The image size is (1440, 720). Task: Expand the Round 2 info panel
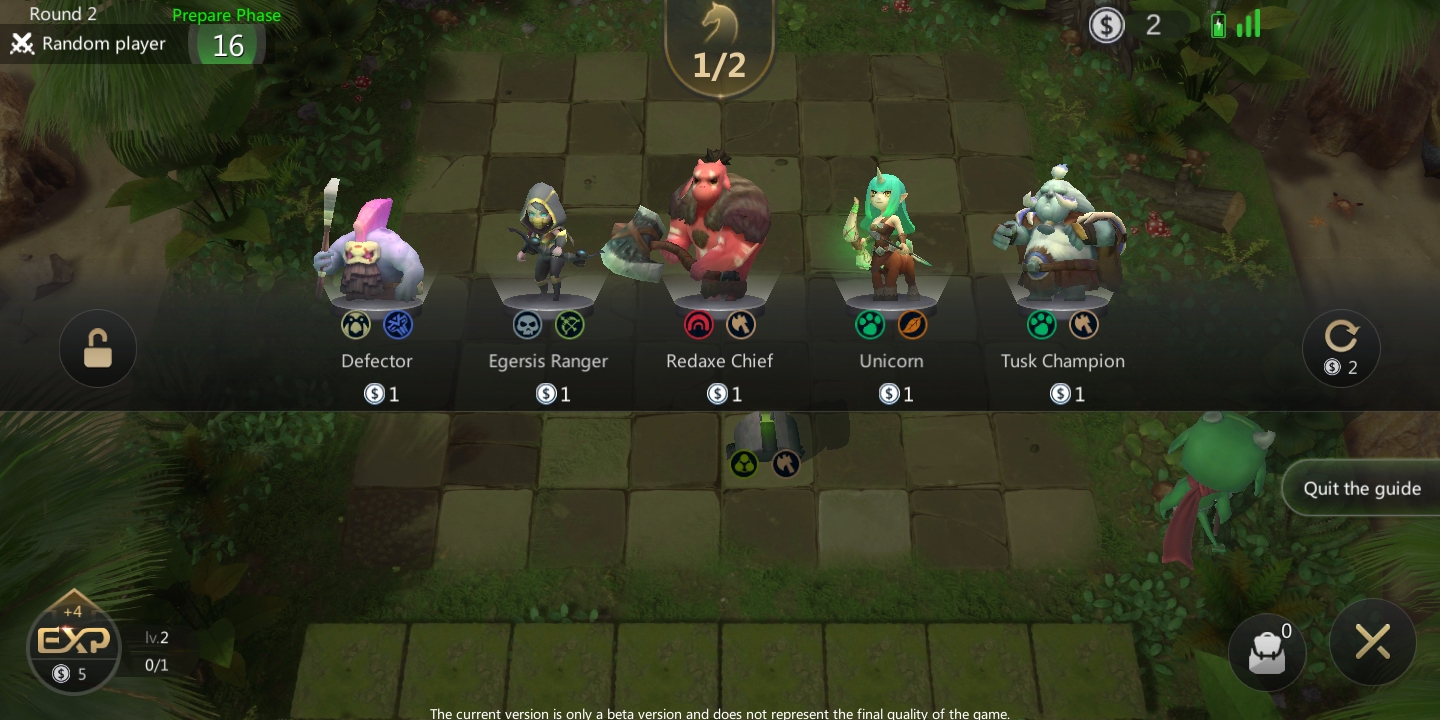[x=63, y=14]
